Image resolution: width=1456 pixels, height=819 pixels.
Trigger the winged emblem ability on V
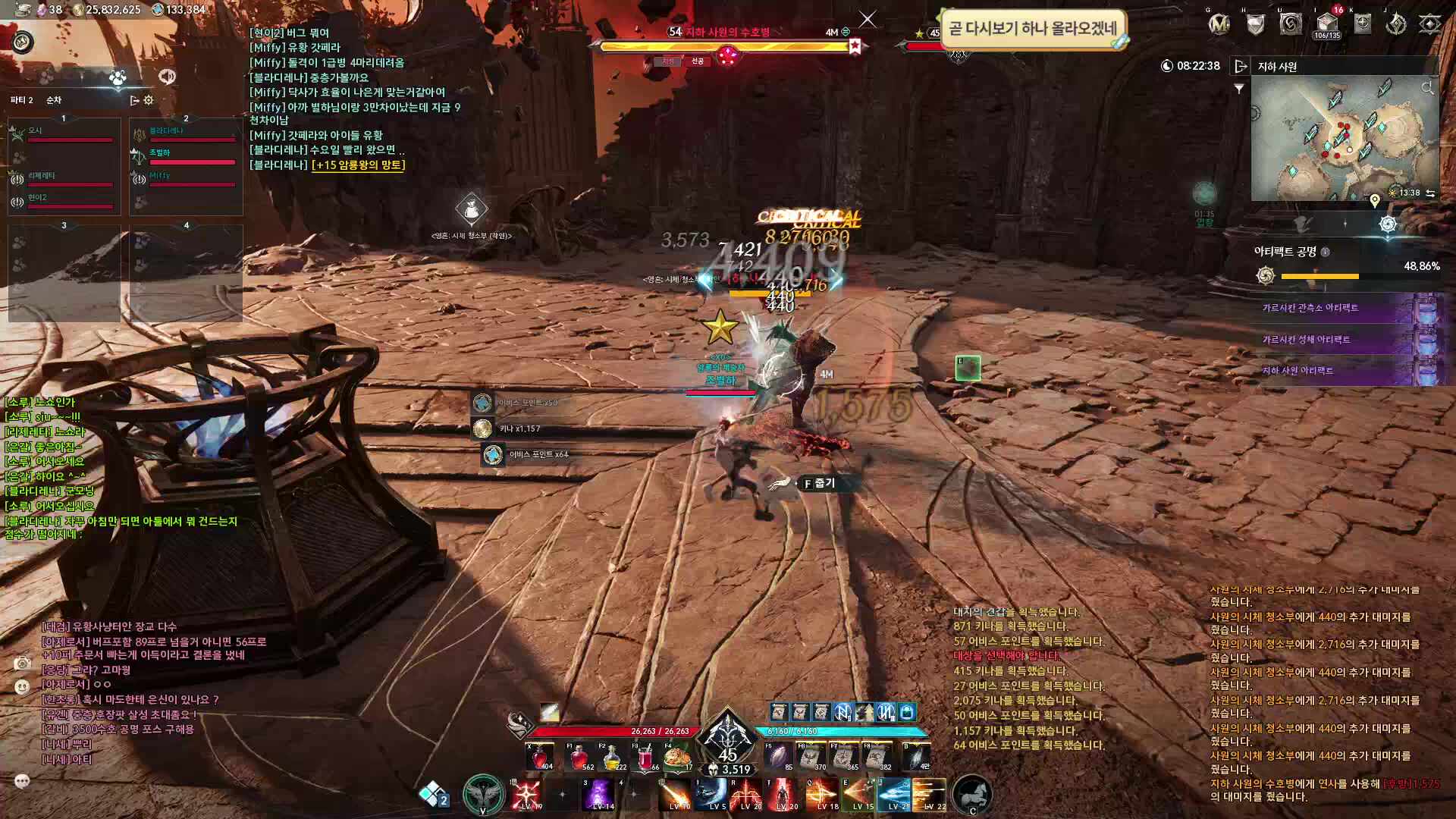click(x=483, y=795)
